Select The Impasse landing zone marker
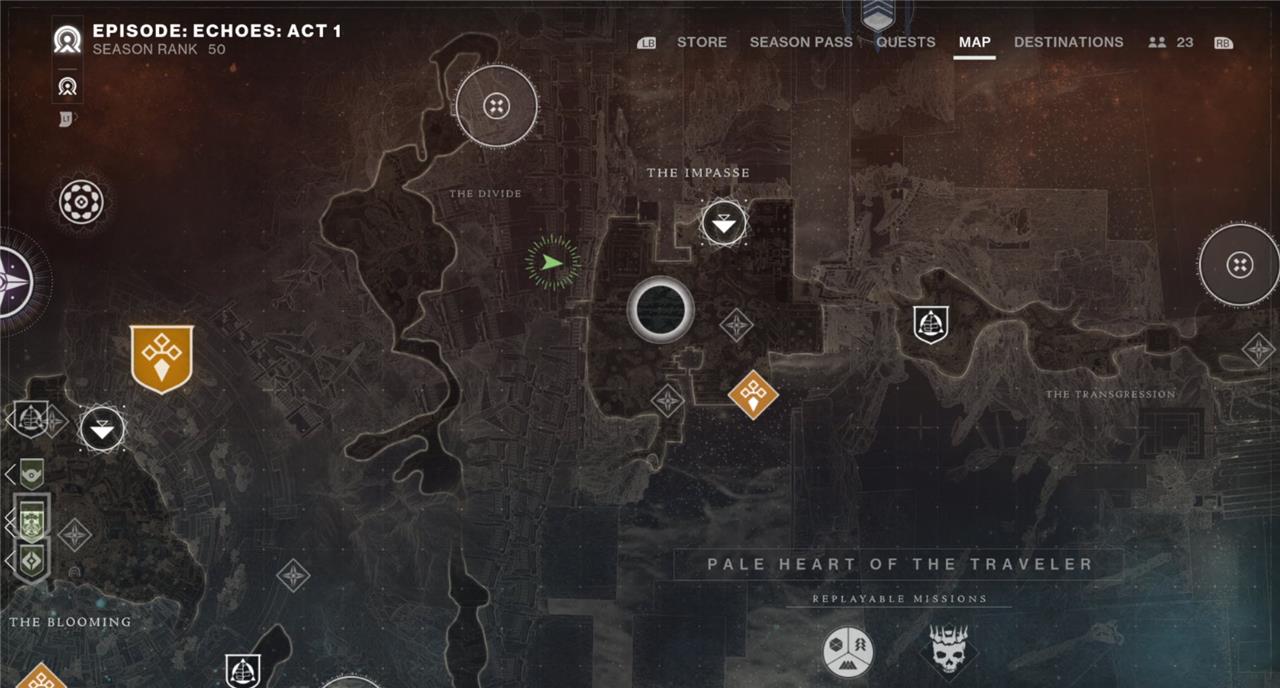This screenshot has width=1280, height=688. [724, 223]
